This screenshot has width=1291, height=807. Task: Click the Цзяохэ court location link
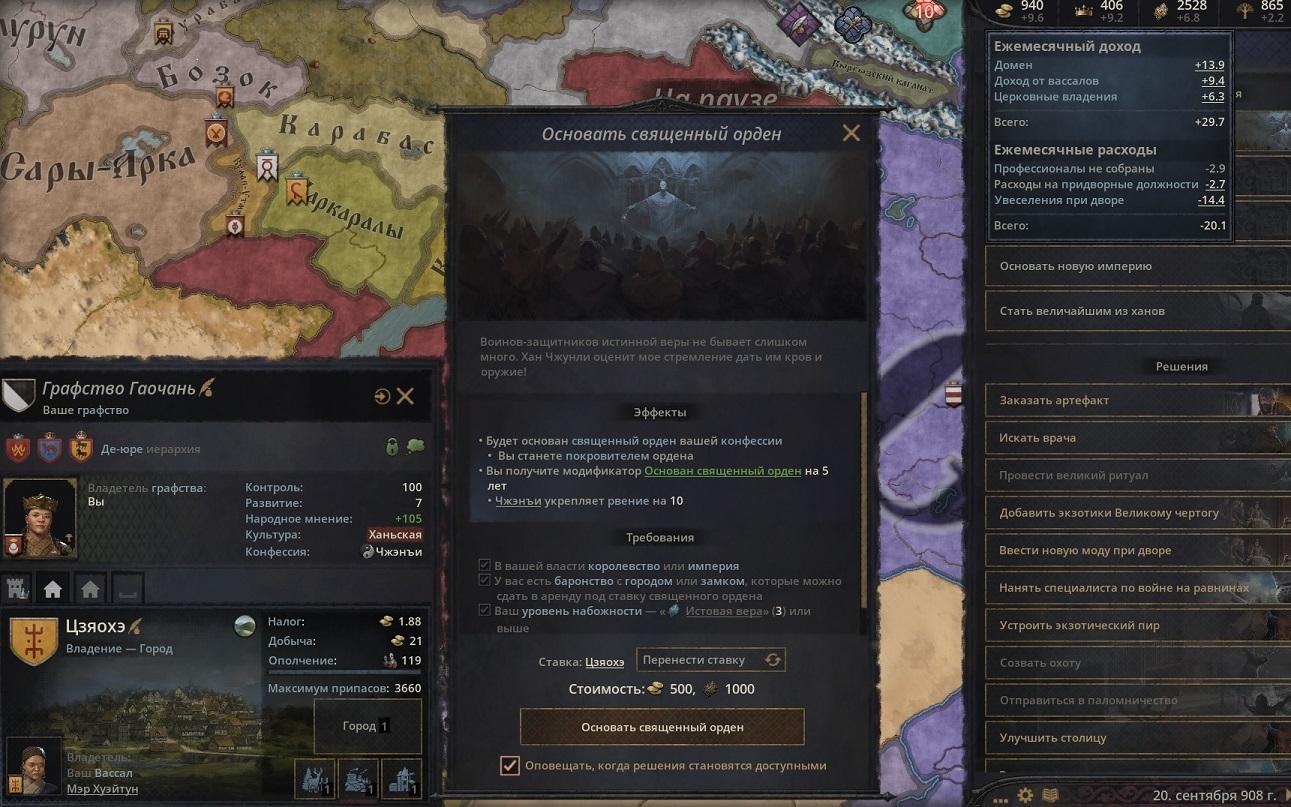point(604,661)
